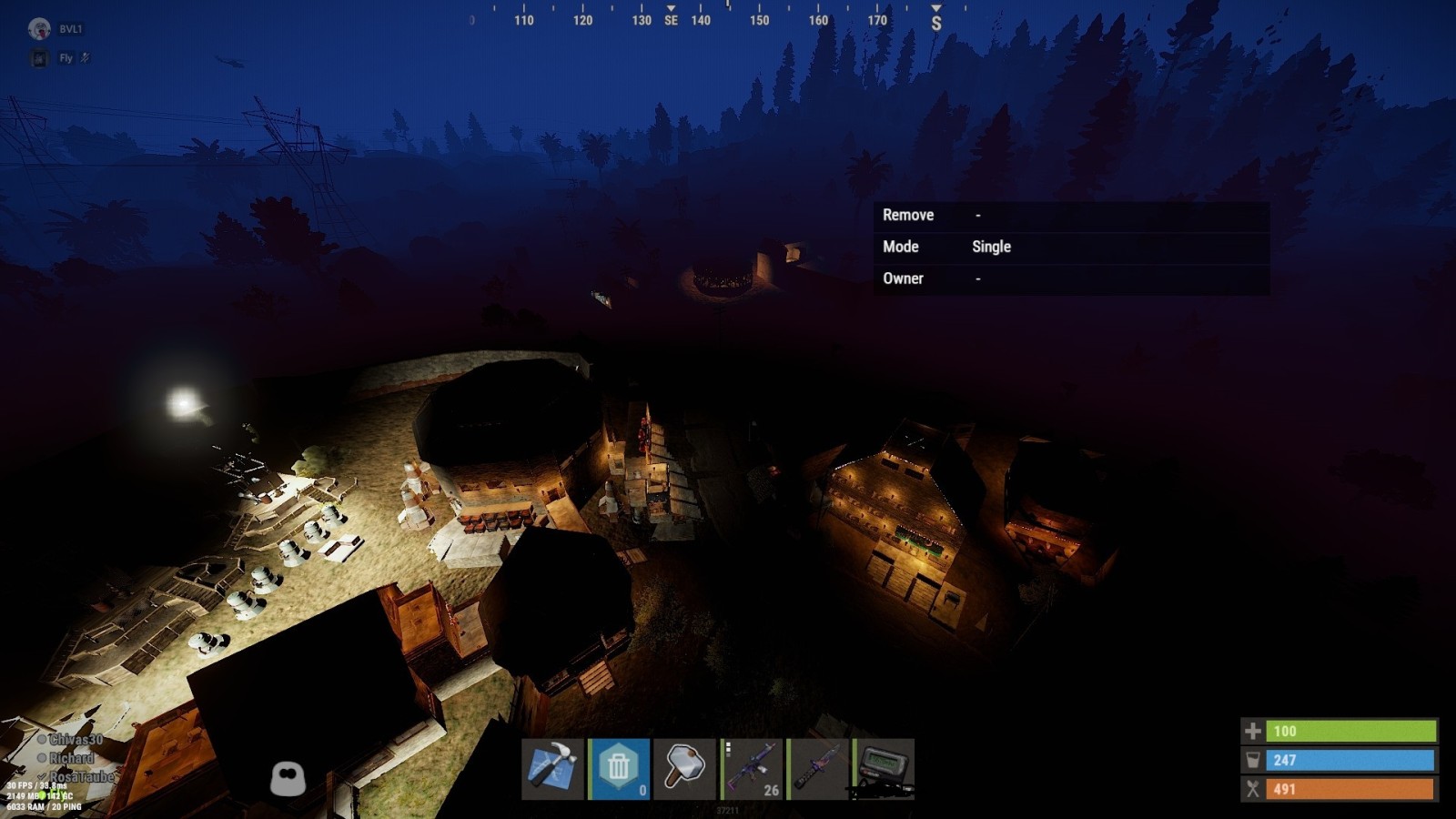Click the white ghost icon near the hotbar
1456x819 pixels.
point(288,779)
